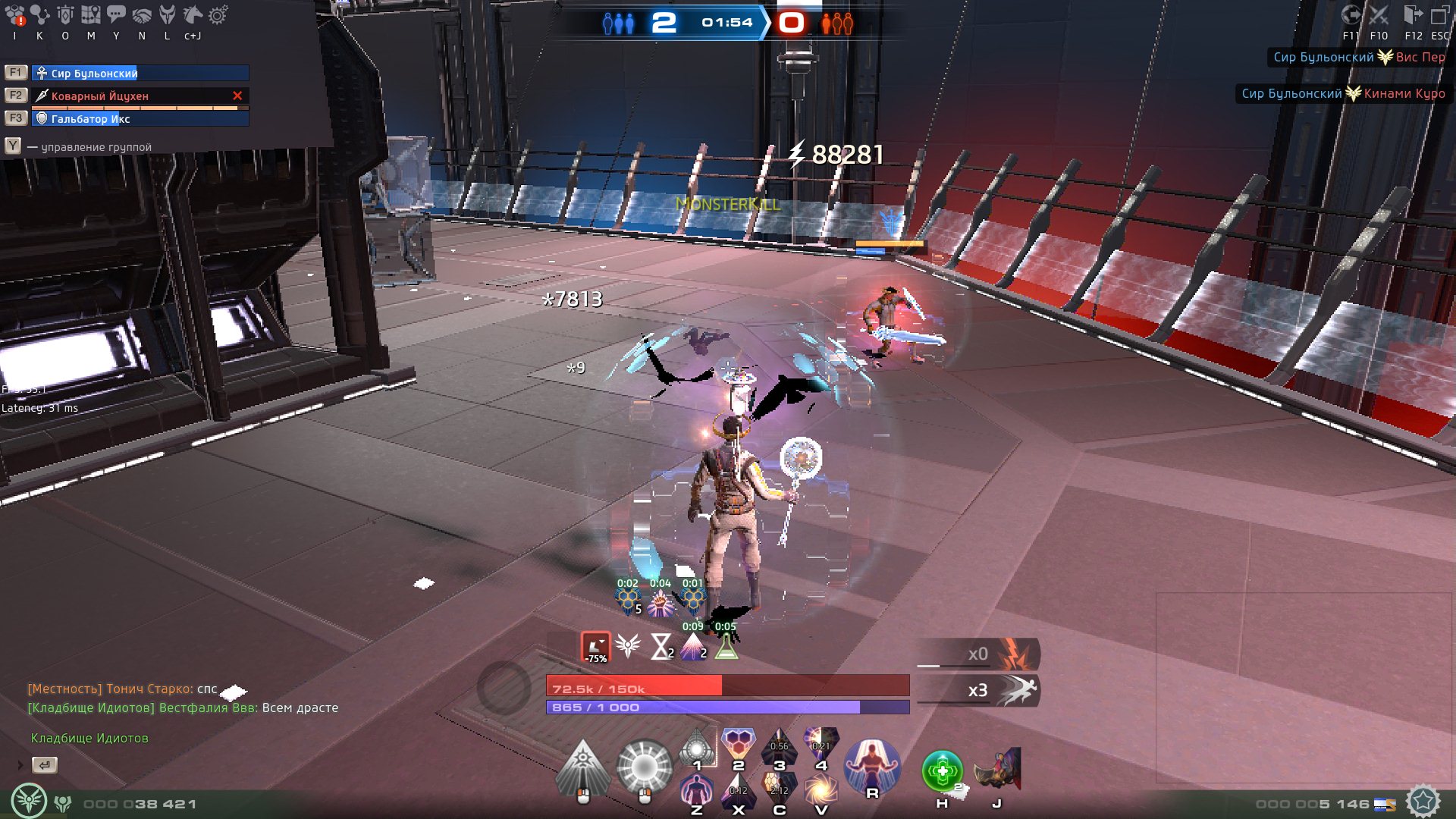Open the horse mount menu icon
Screen dimensions: 1456x819
pos(193,15)
